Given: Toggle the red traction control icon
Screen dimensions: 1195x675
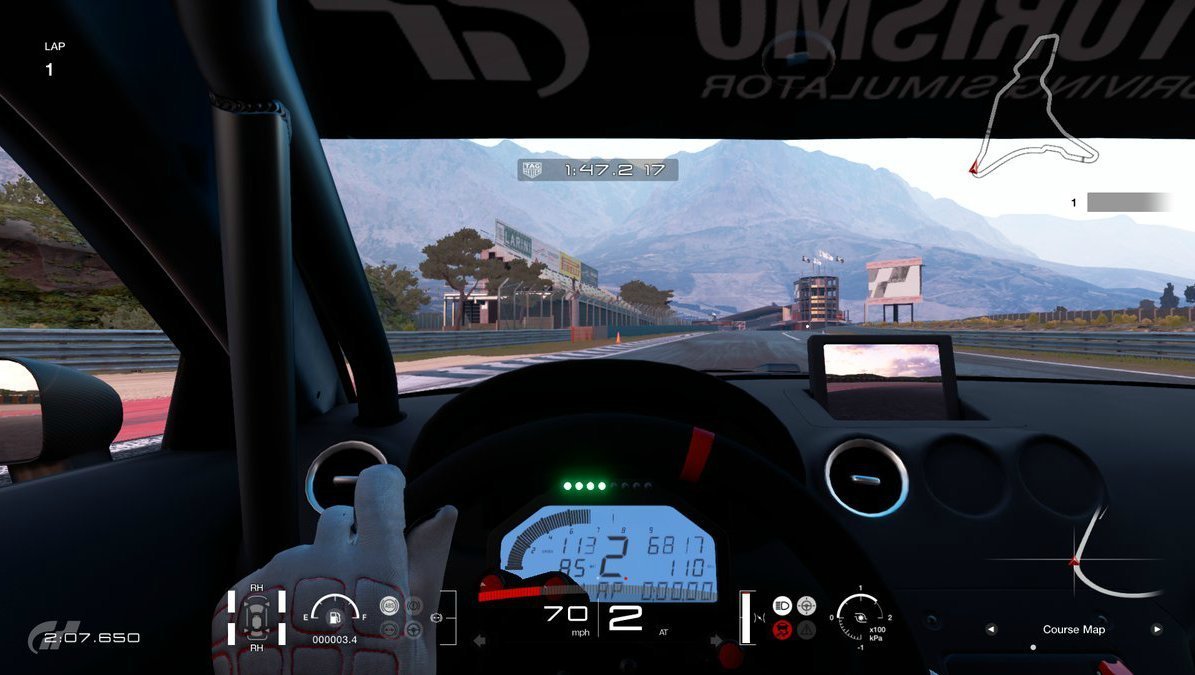Looking at the screenshot, I should click(x=783, y=629).
